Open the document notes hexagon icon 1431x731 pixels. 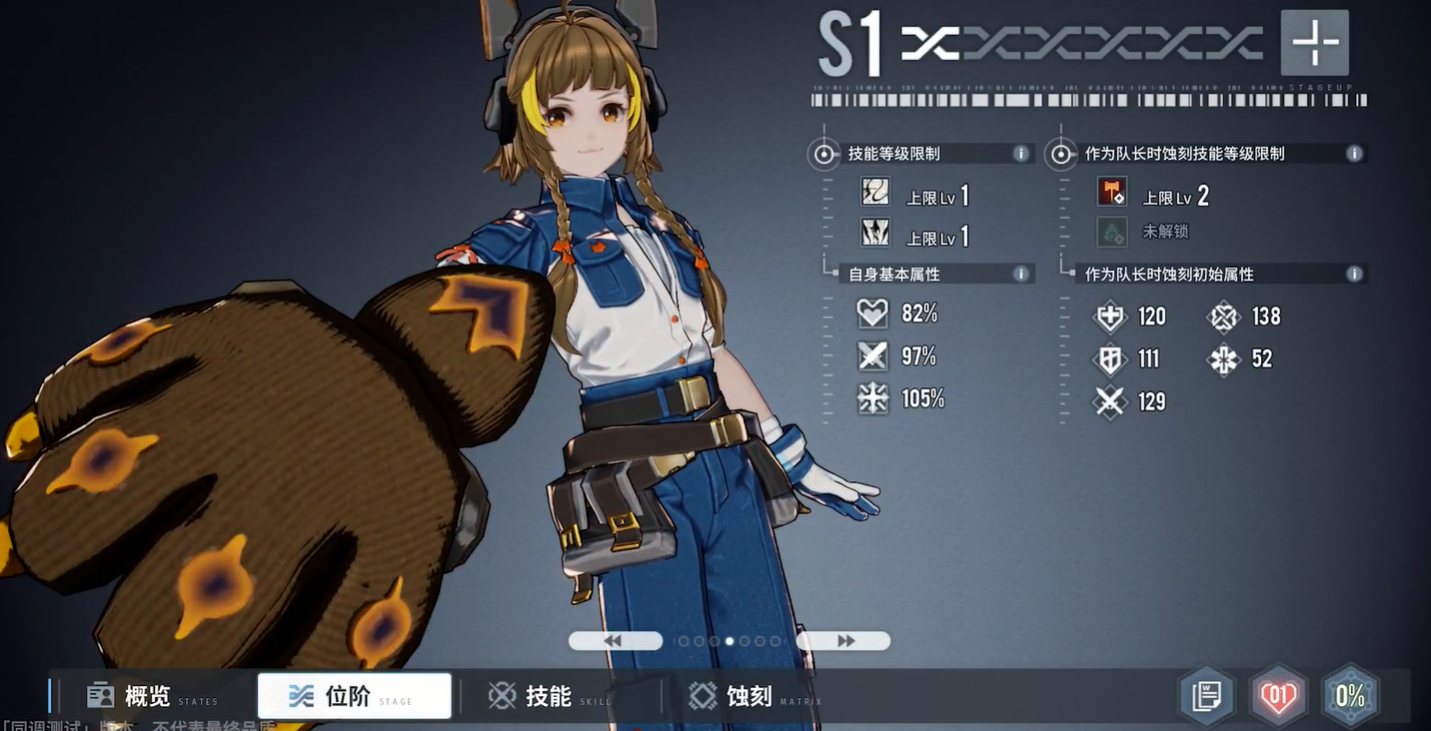1207,696
